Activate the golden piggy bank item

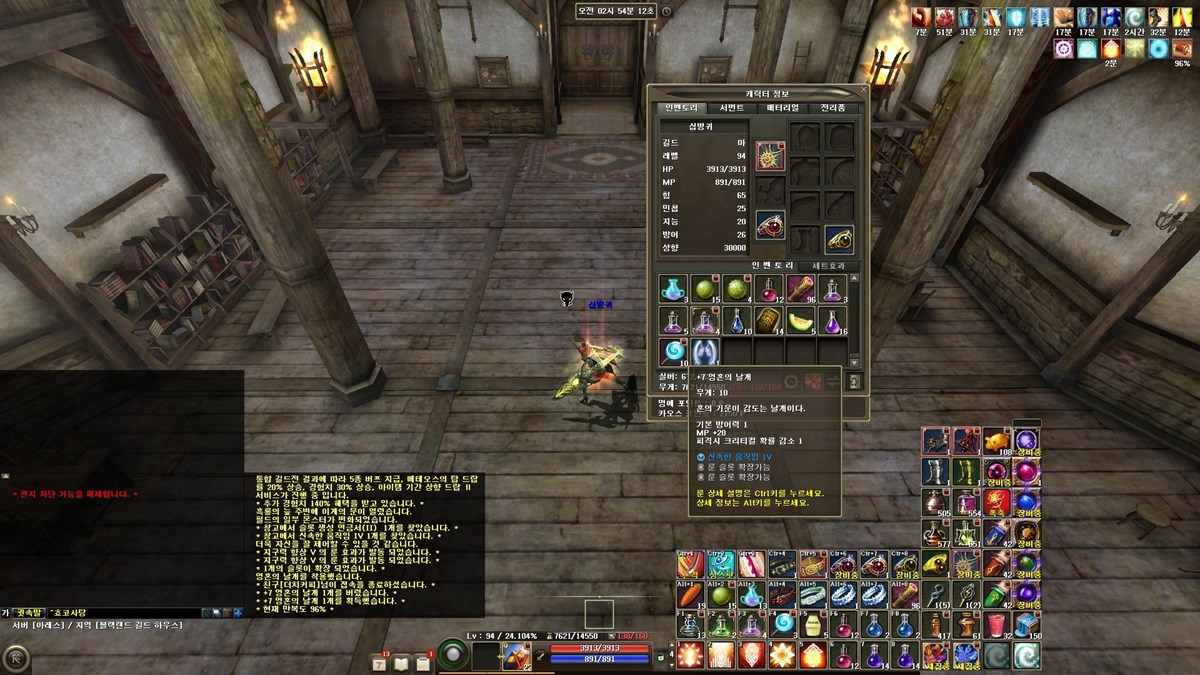(x=997, y=440)
